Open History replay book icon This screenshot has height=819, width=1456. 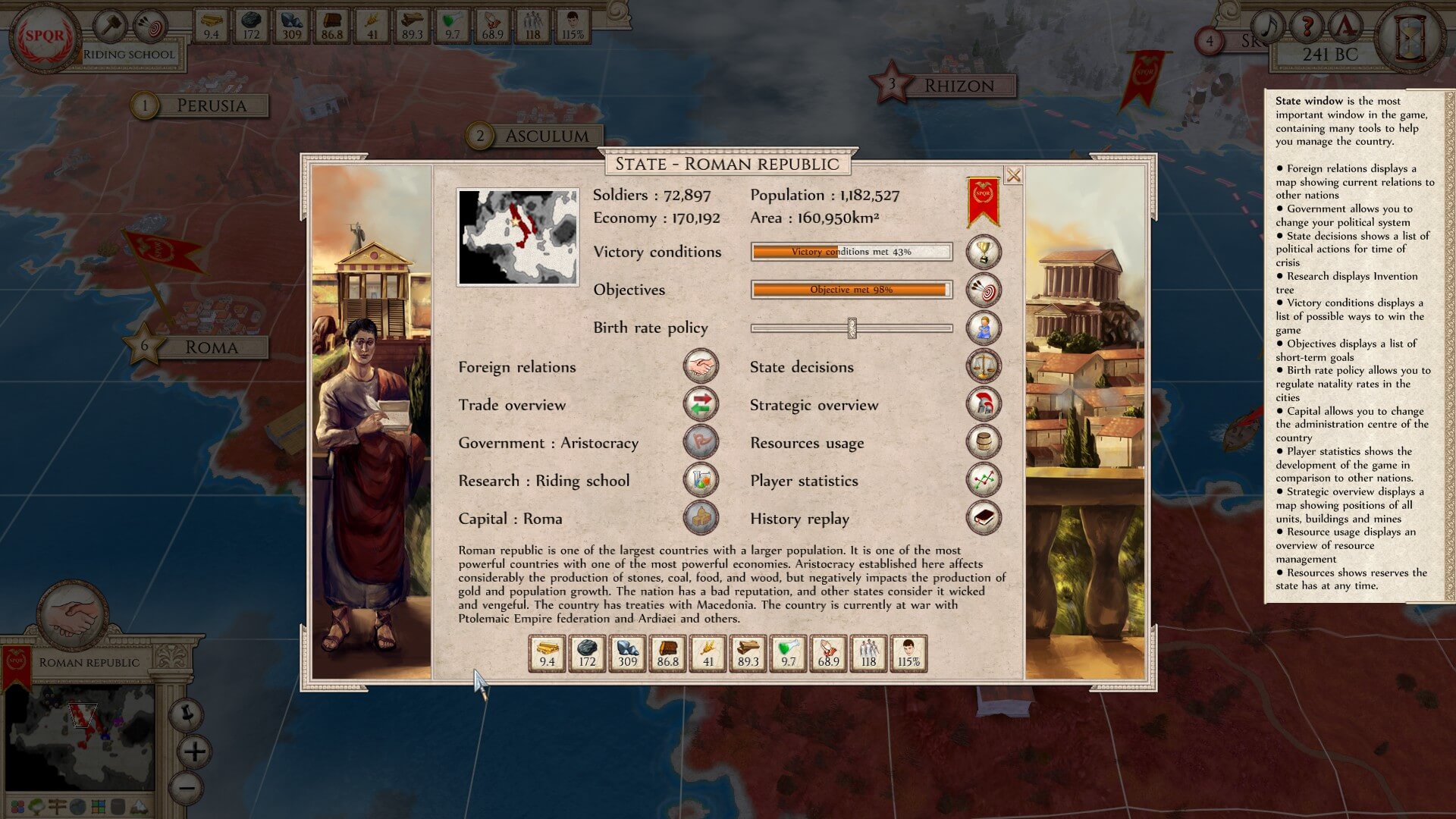tap(984, 518)
